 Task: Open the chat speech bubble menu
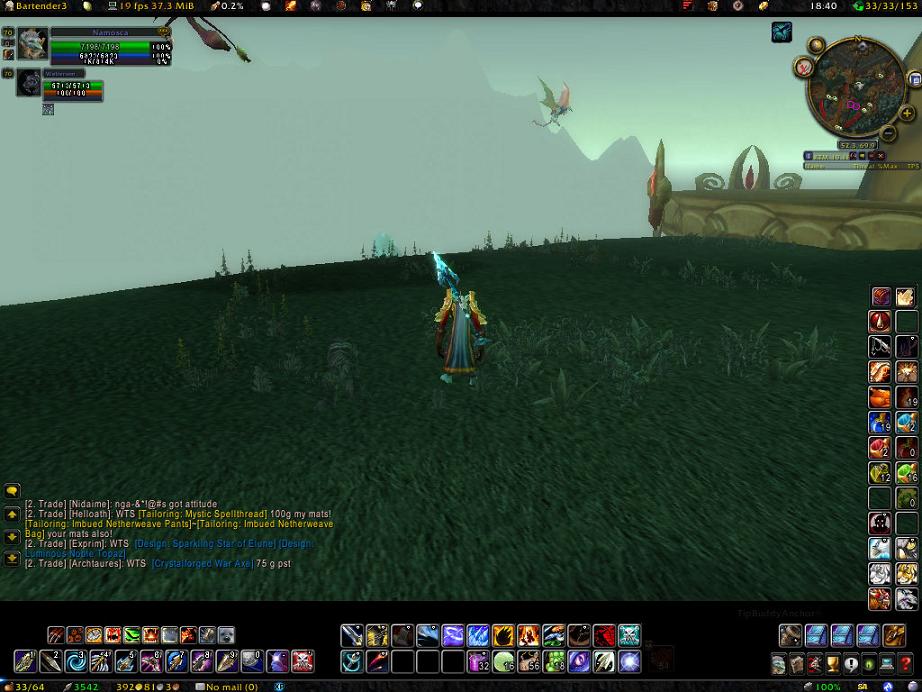pos(12,491)
